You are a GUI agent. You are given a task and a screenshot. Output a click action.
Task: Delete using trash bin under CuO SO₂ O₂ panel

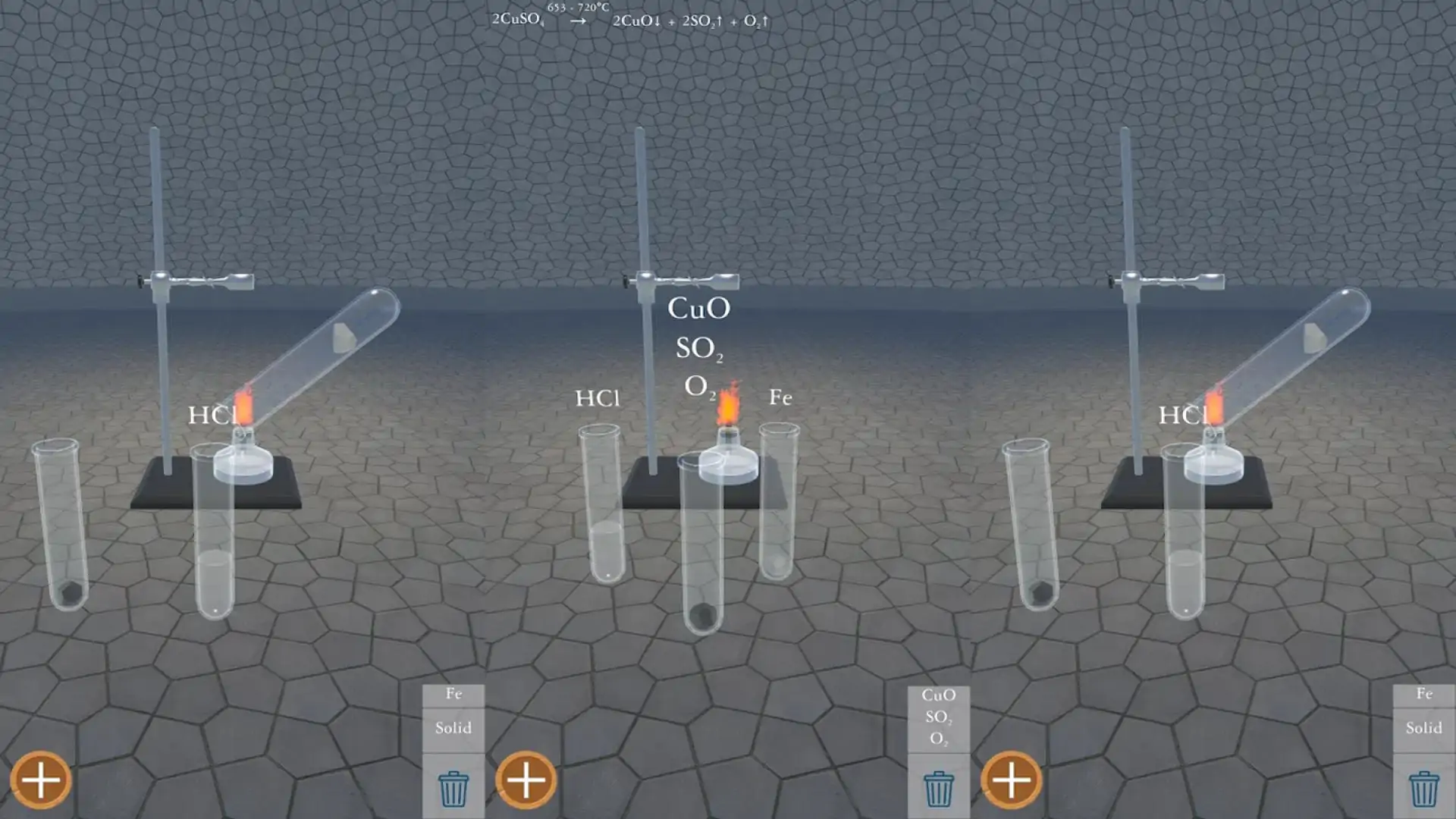(938, 789)
